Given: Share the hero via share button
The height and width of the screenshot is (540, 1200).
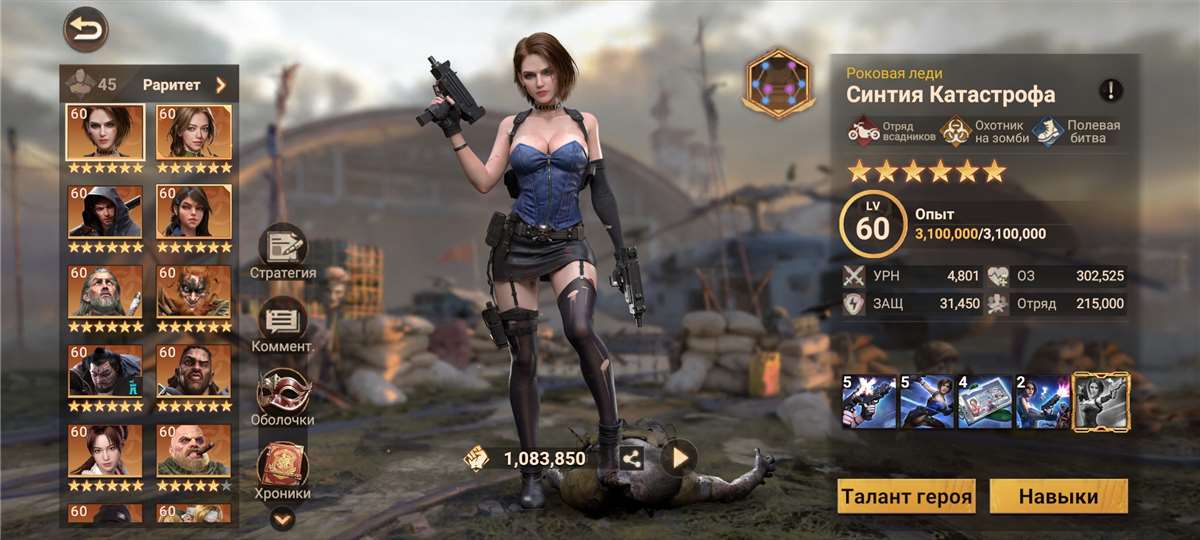Looking at the screenshot, I should click(x=632, y=458).
